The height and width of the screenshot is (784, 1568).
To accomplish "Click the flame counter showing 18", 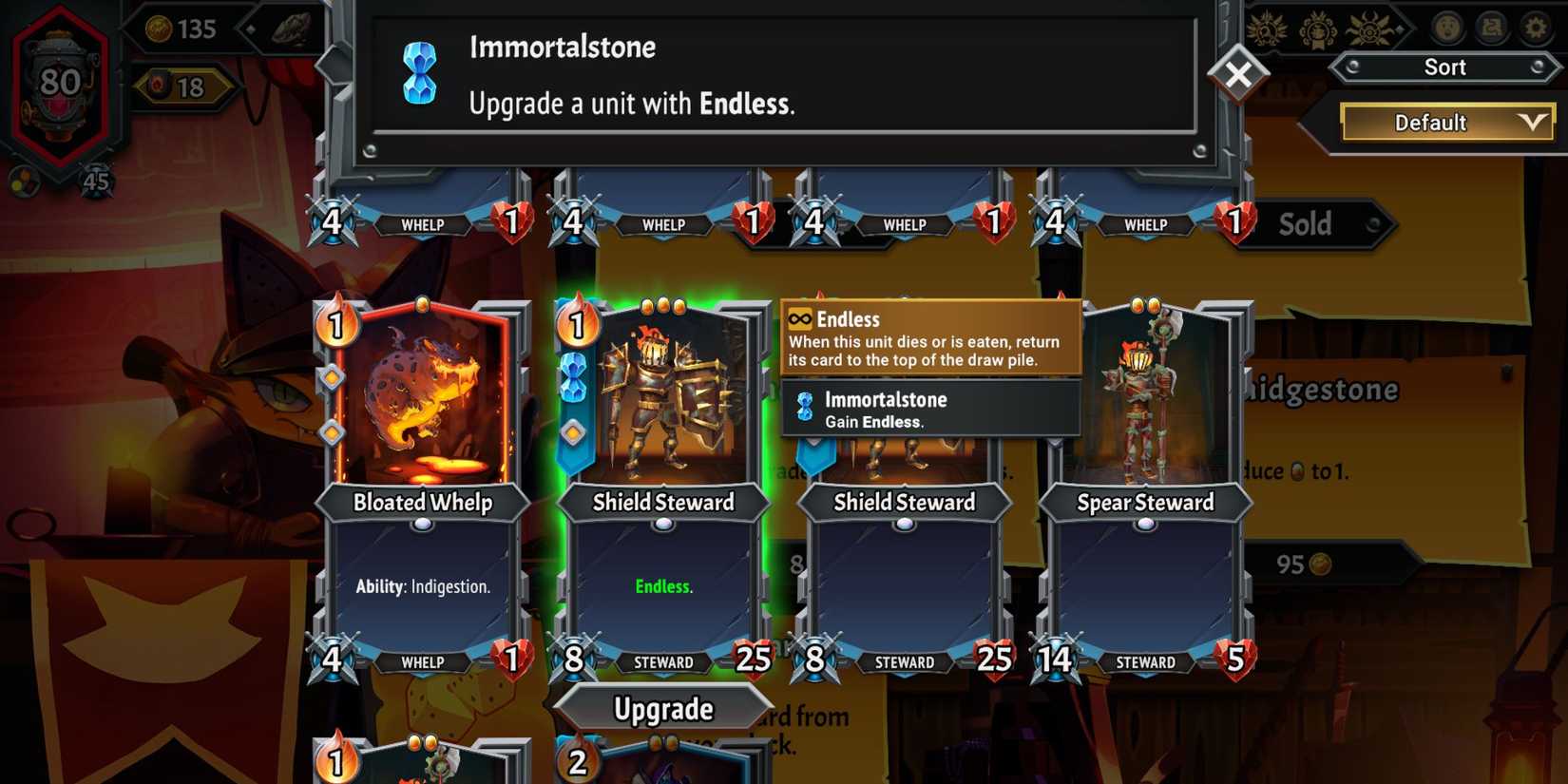I will [185, 87].
